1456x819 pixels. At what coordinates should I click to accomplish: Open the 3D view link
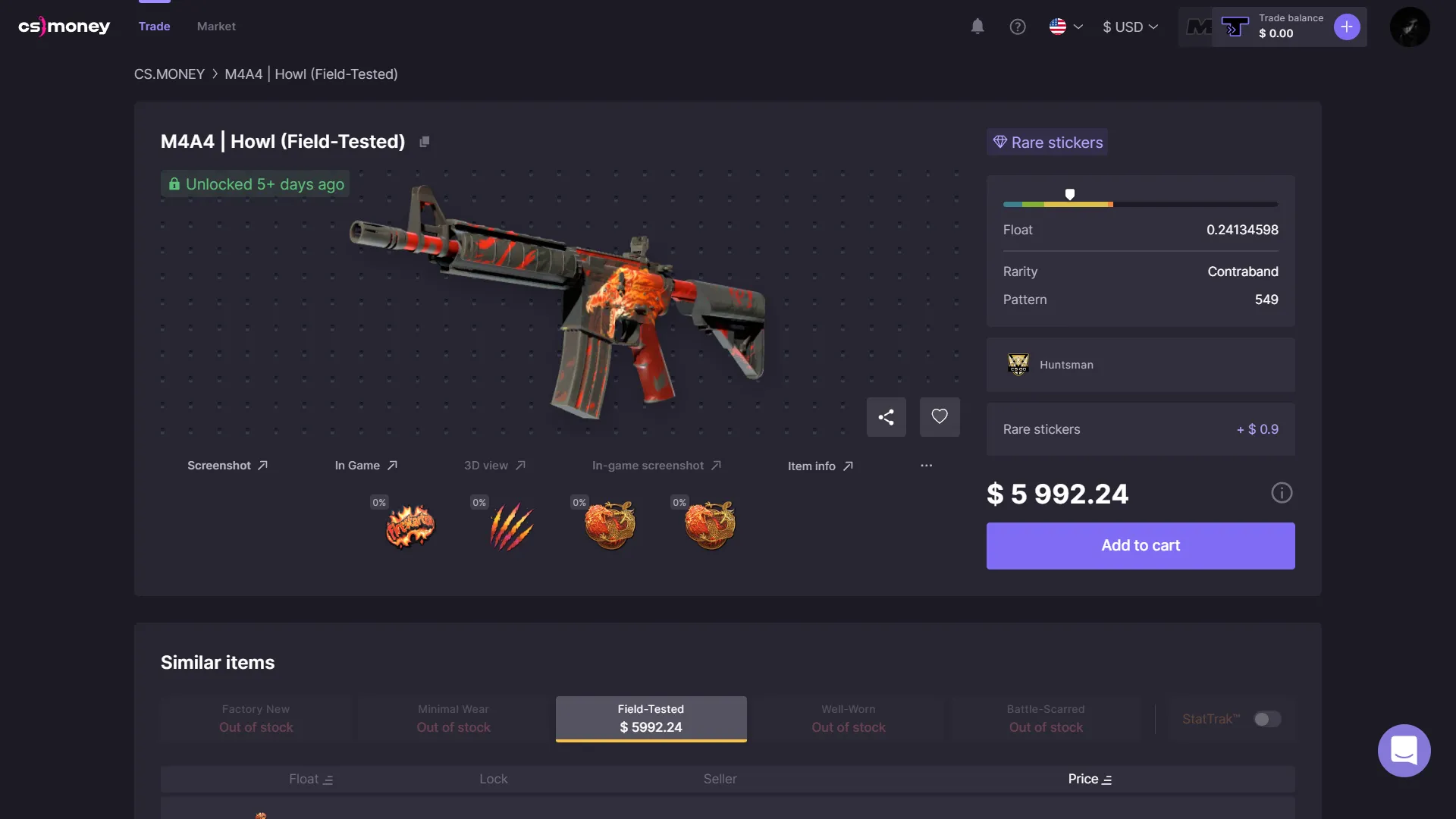[494, 466]
